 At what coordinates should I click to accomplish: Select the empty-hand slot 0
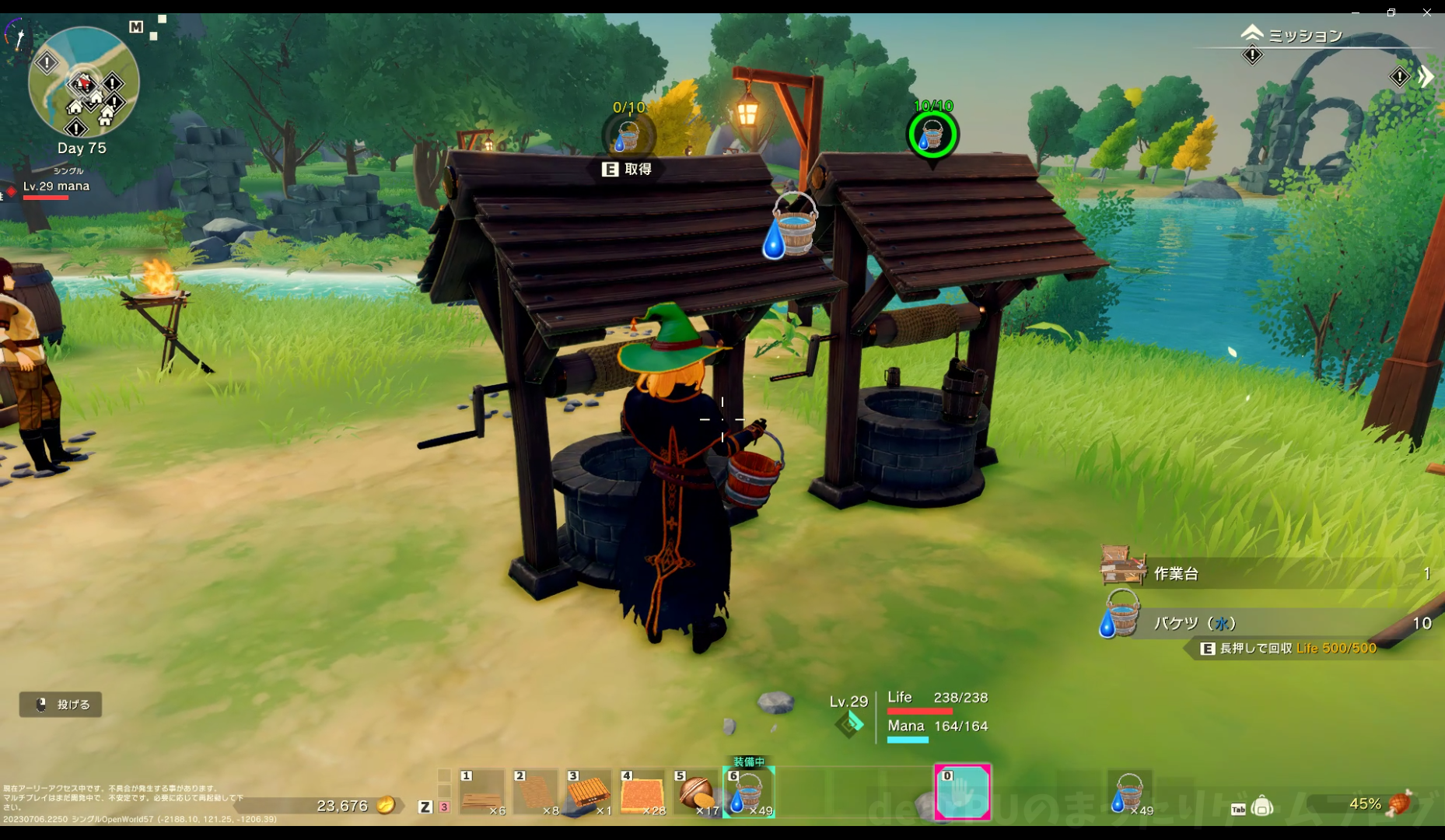pyautogui.click(x=962, y=793)
